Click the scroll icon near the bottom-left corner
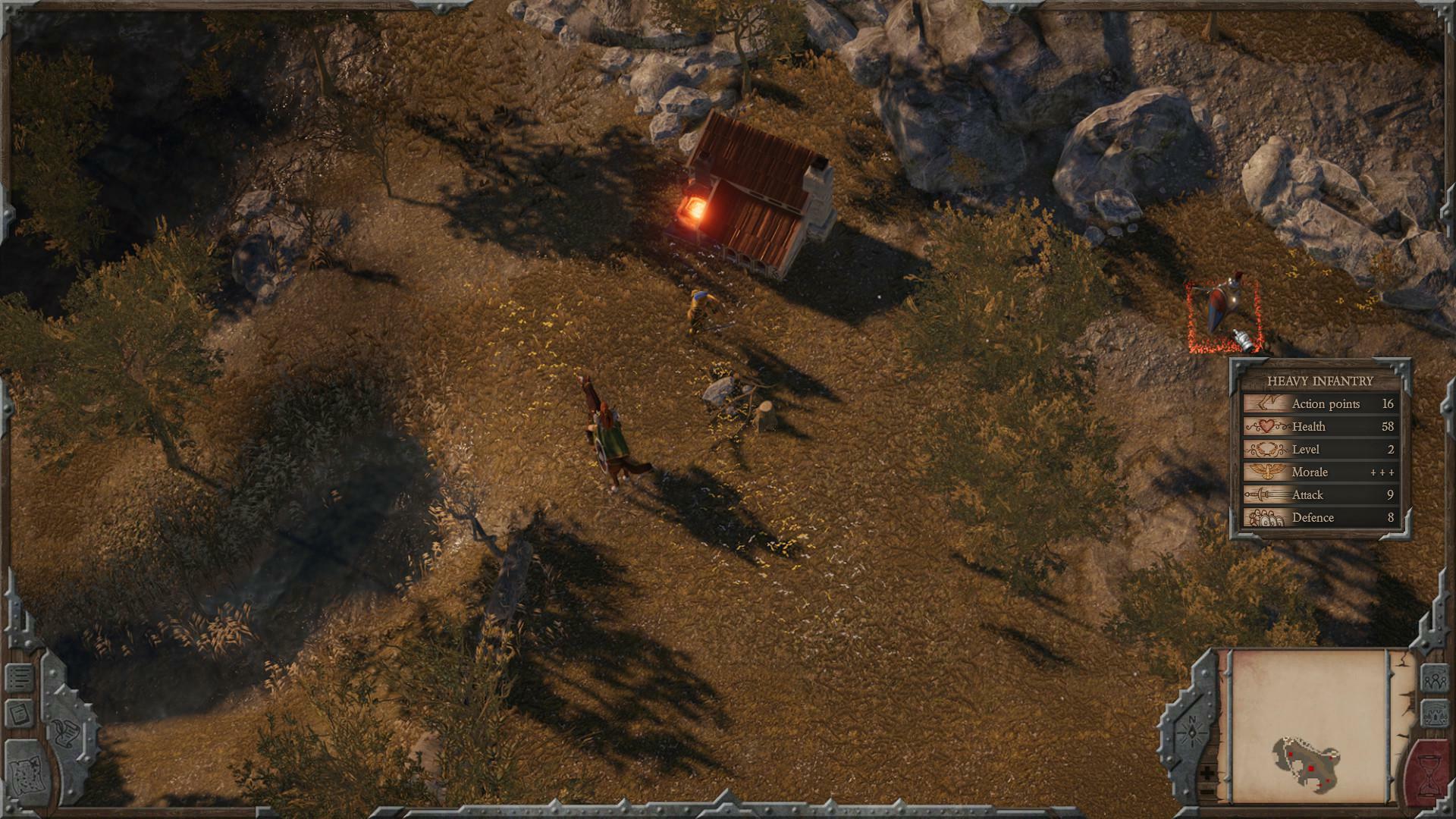 (x=67, y=733)
